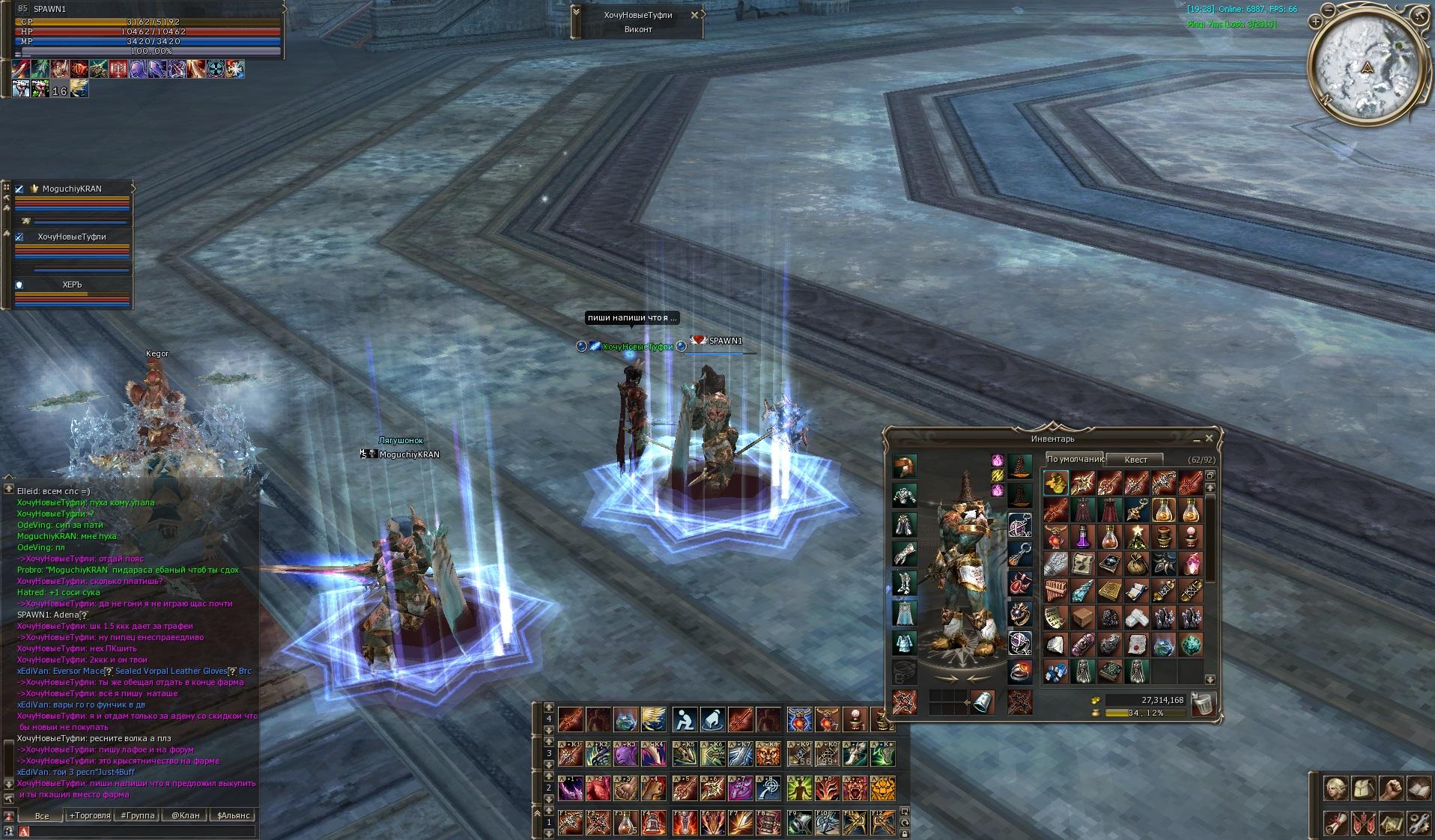This screenshot has height=840, width=1435.
Task: Open the system settings wrench icon
Action: point(1419,824)
